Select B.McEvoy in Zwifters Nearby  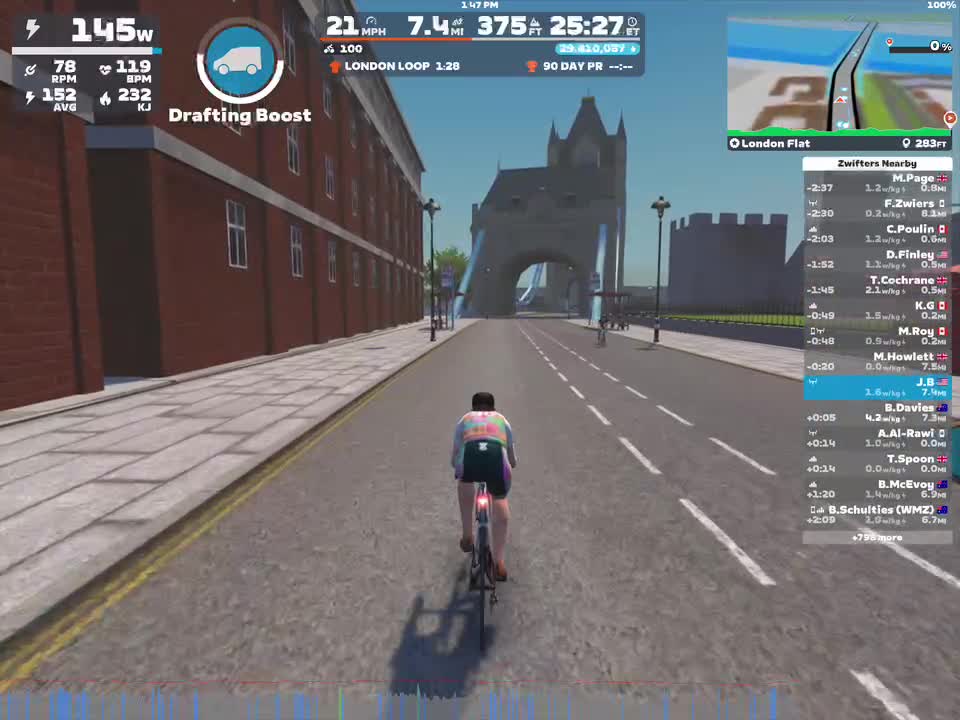click(877, 489)
